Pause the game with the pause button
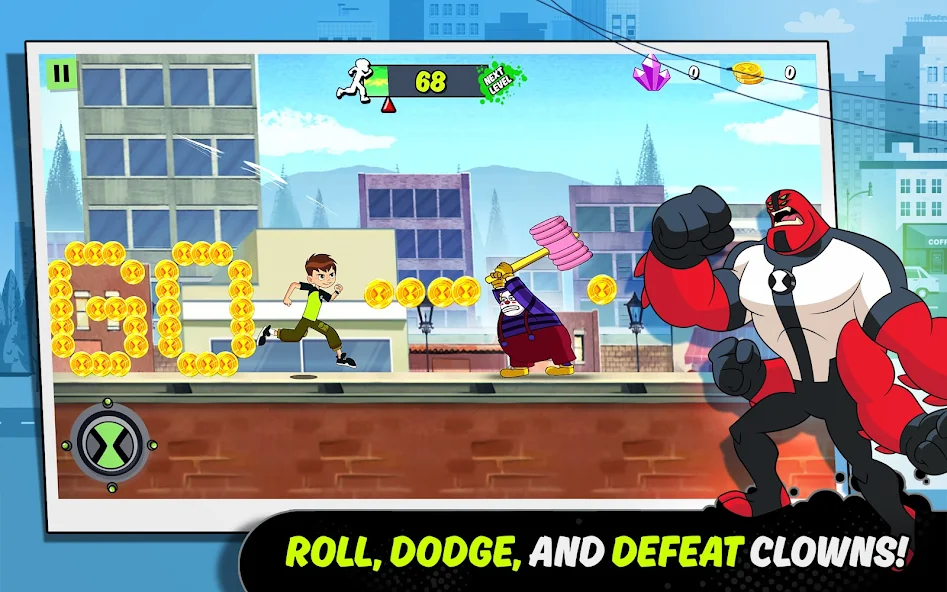Viewport: 947px width, 592px height. point(61,73)
